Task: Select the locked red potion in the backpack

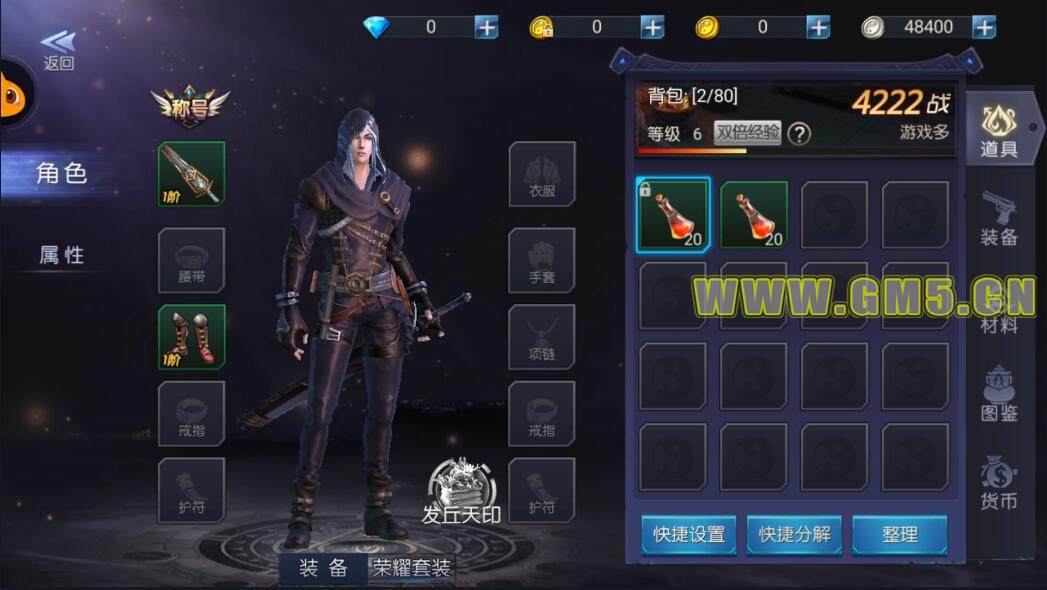Action: 673,214
